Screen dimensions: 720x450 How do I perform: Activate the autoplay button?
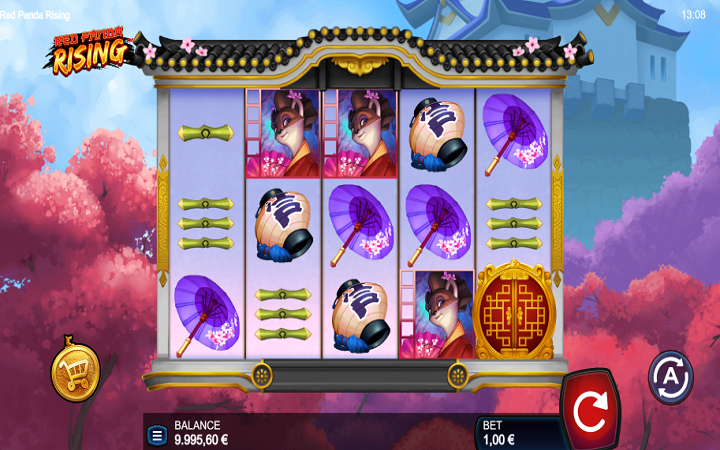[x=670, y=377]
